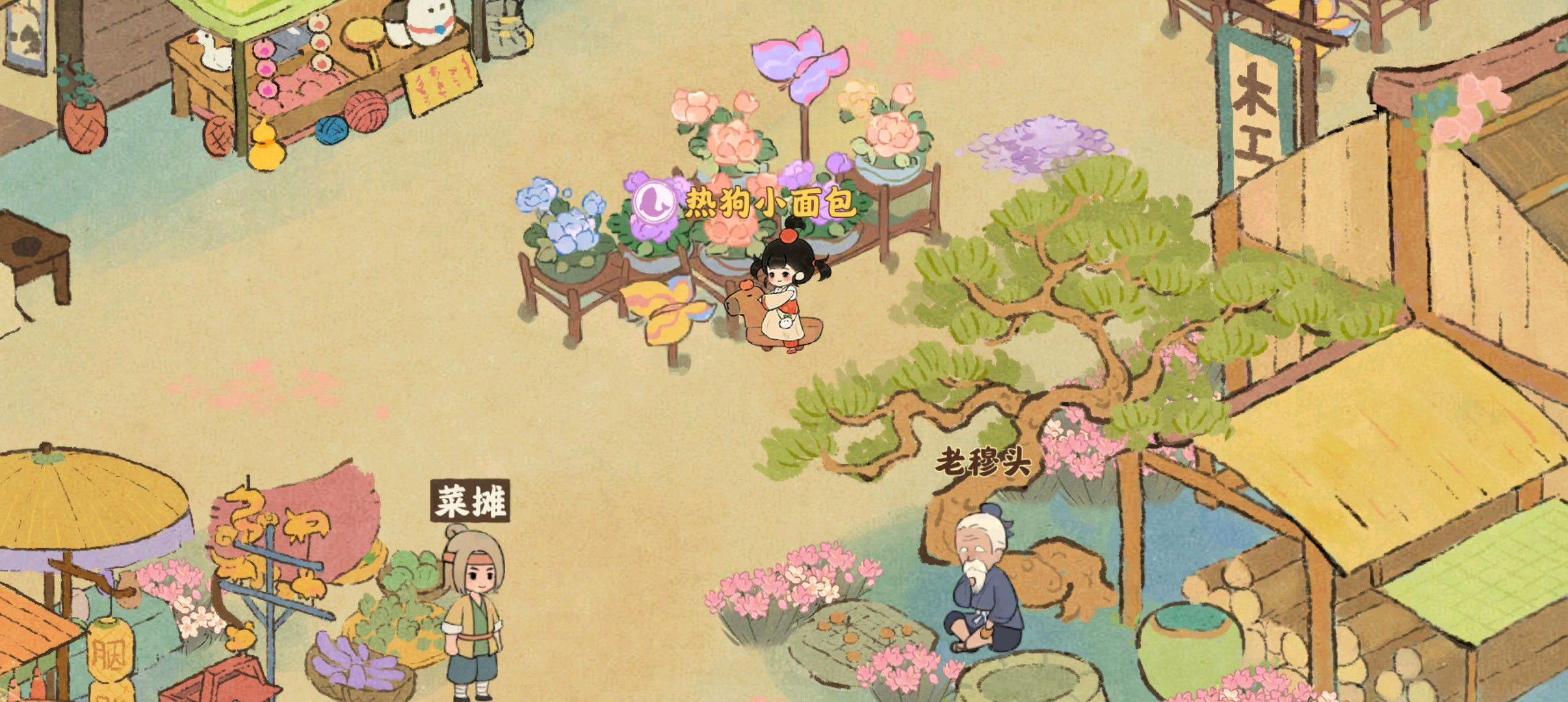The width and height of the screenshot is (1568, 702).
Task: Select the 老穆头 name label
Action: tap(983, 463)
